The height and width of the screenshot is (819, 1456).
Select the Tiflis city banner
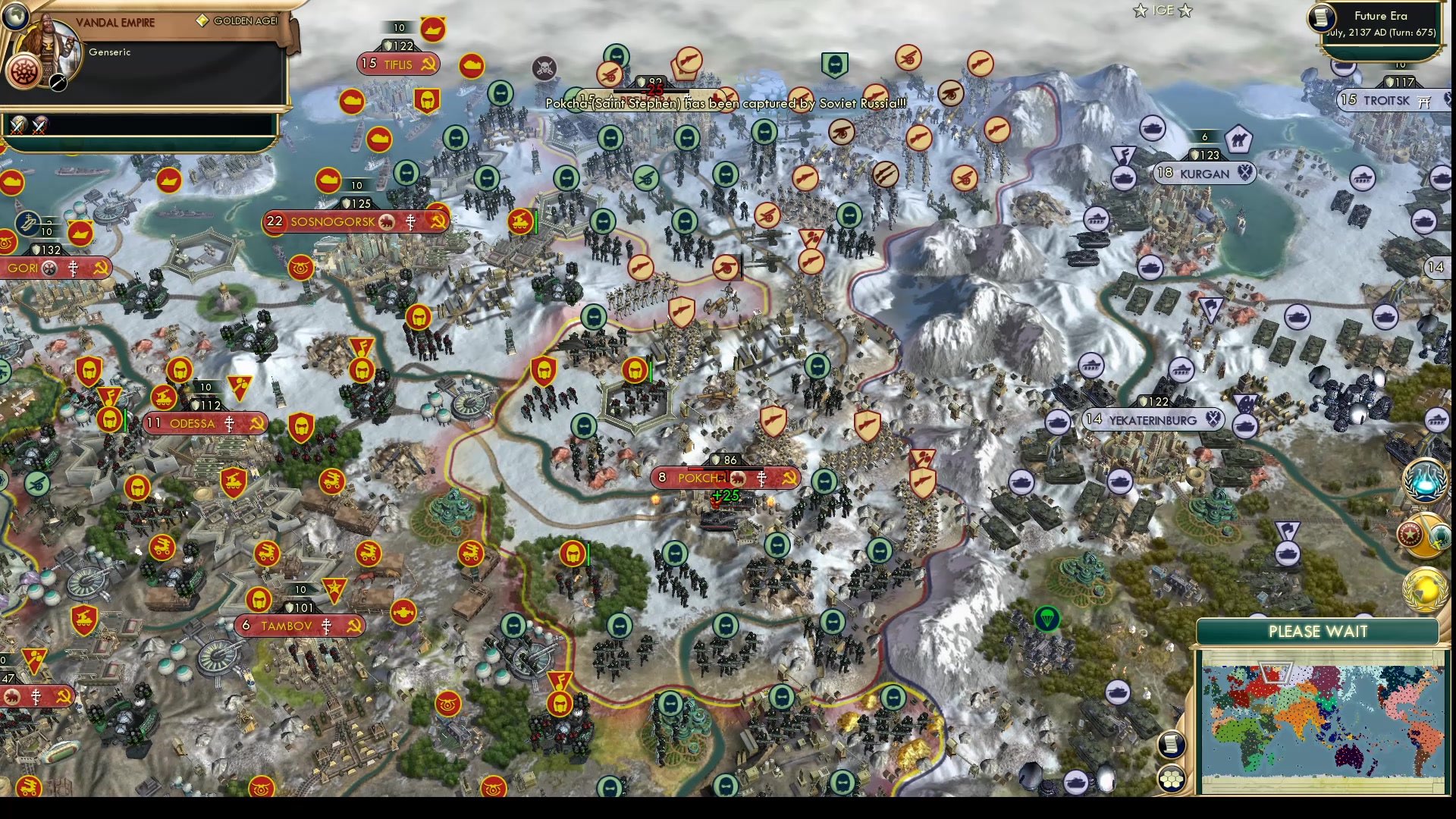coord(398,65)
